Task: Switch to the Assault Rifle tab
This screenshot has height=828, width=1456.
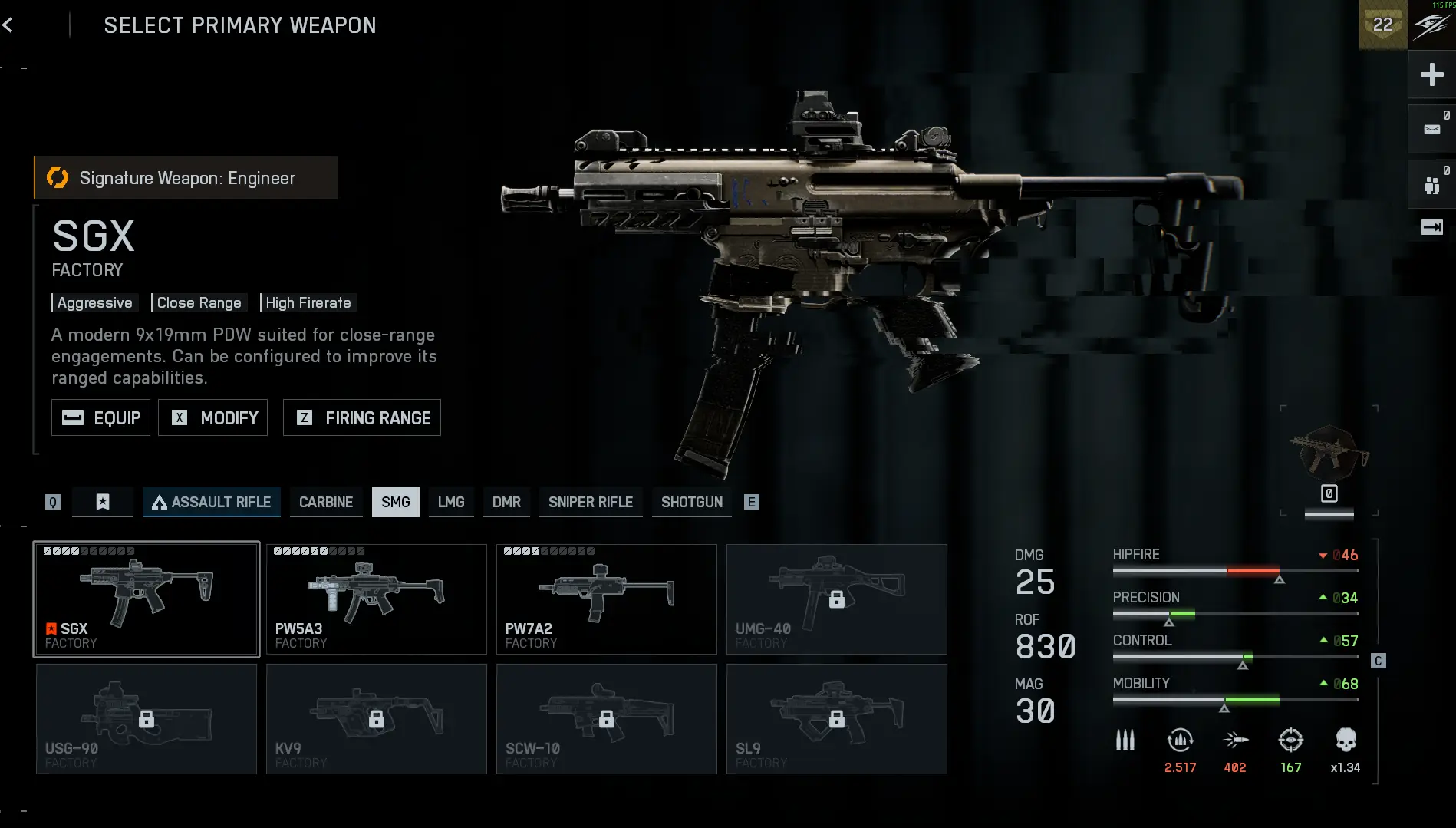Action: (212, 502)
